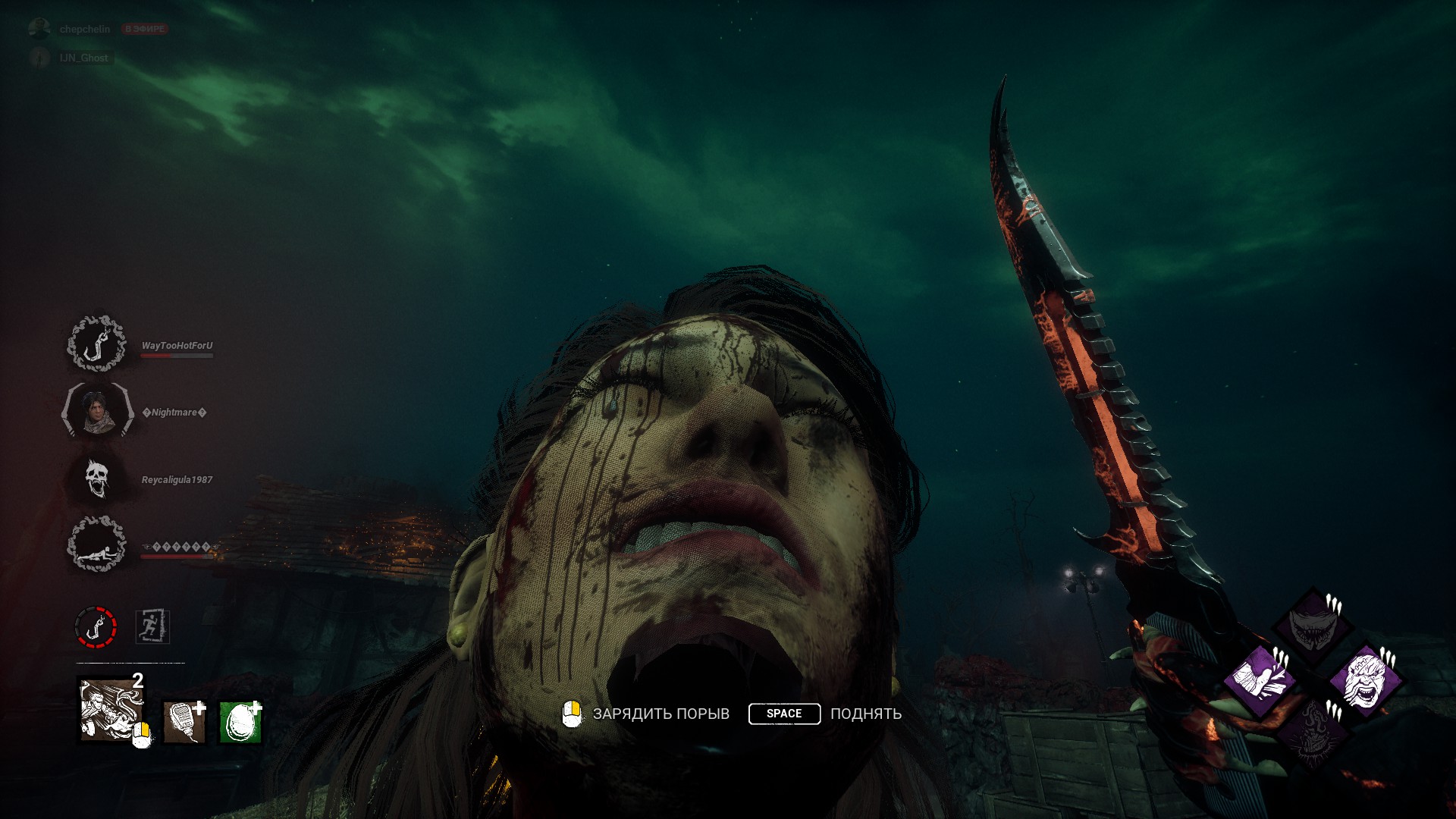The width and height of the screenshot is (1456, 819).
Task: Select the screaming face perk icon
Action: (1365, 680)
